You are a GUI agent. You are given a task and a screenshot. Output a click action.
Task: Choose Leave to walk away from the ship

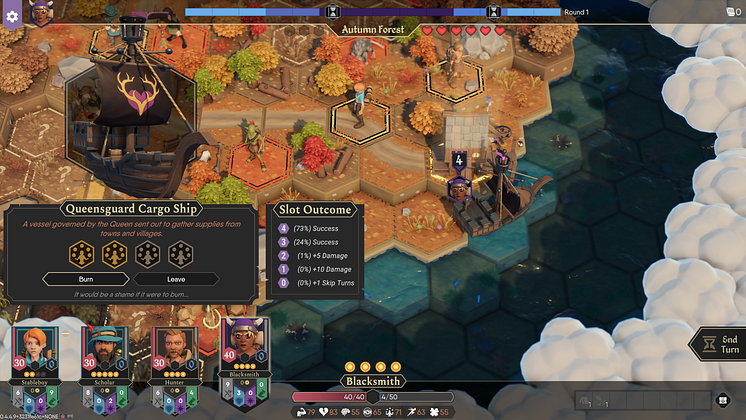(x=176, y=279)
